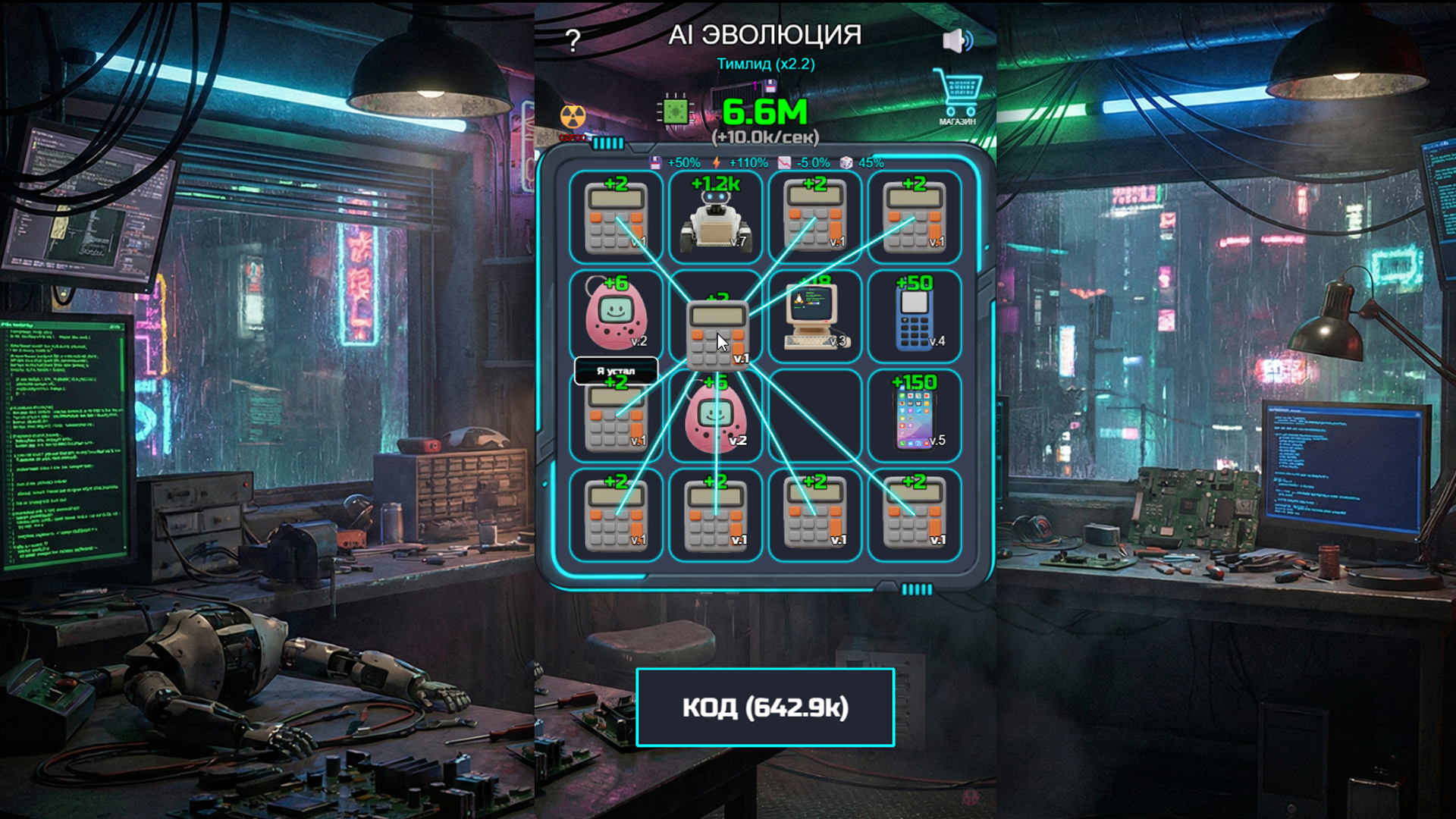Select the green chip icon beside 6.6M

tap(674, 112)
